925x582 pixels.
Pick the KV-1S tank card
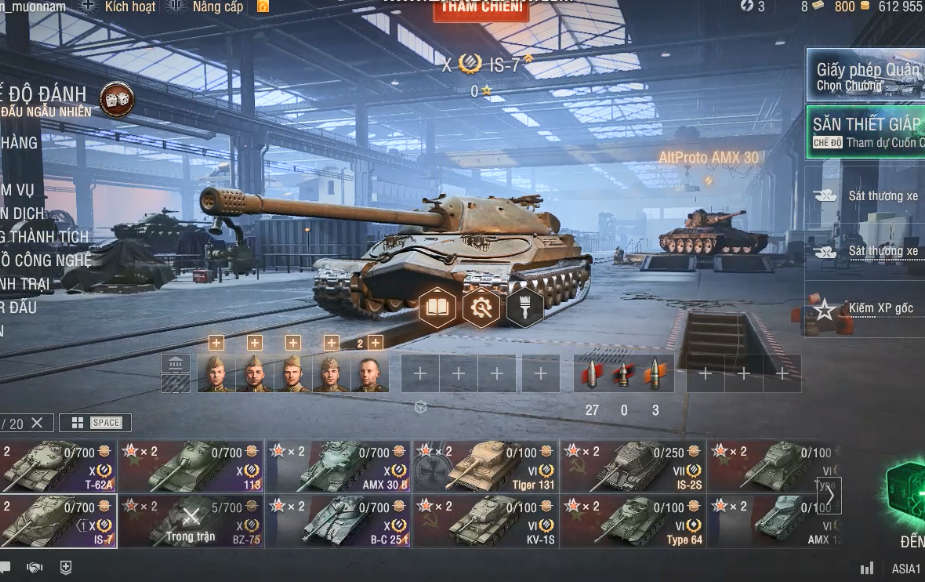486,521
